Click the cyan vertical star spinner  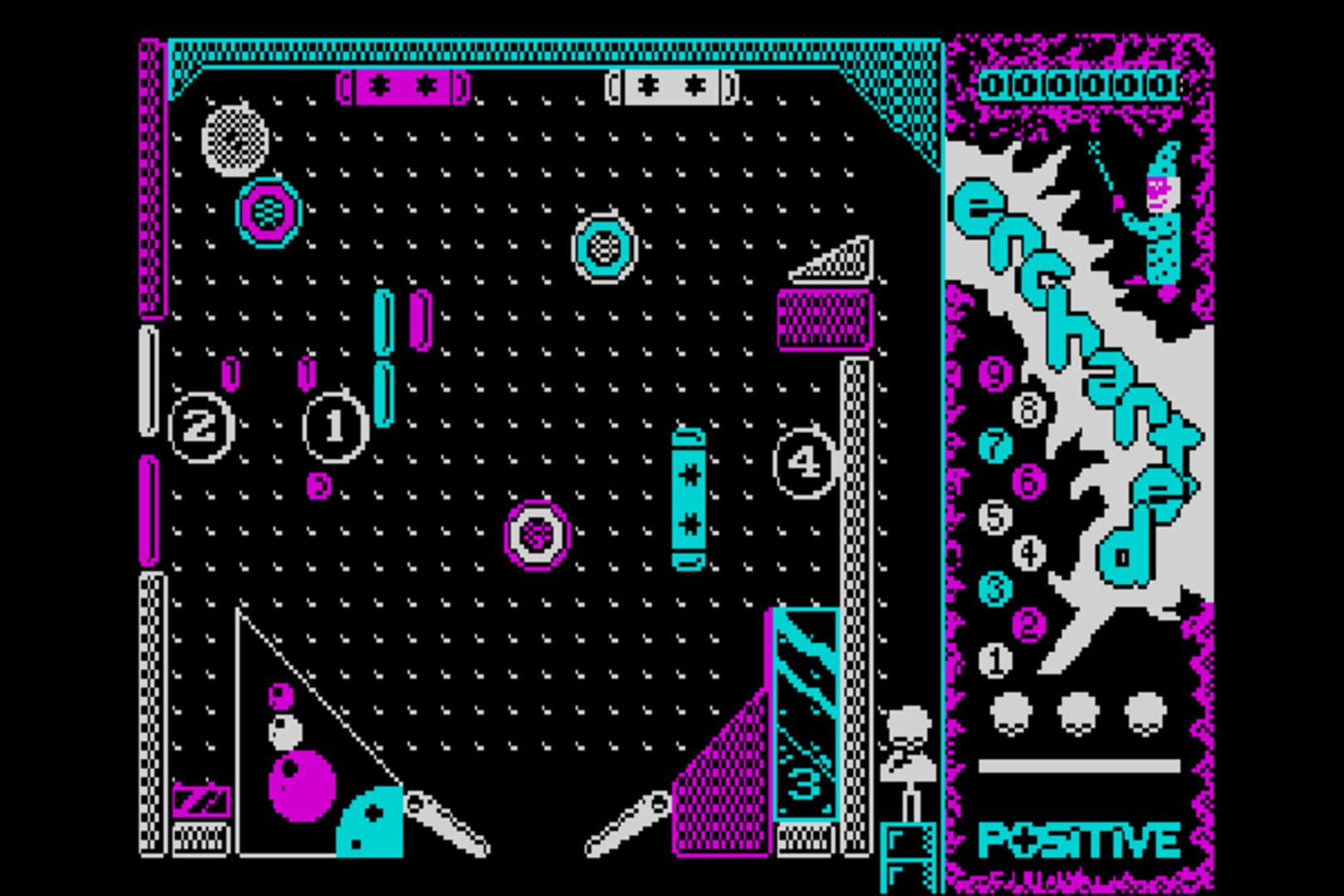689,498
